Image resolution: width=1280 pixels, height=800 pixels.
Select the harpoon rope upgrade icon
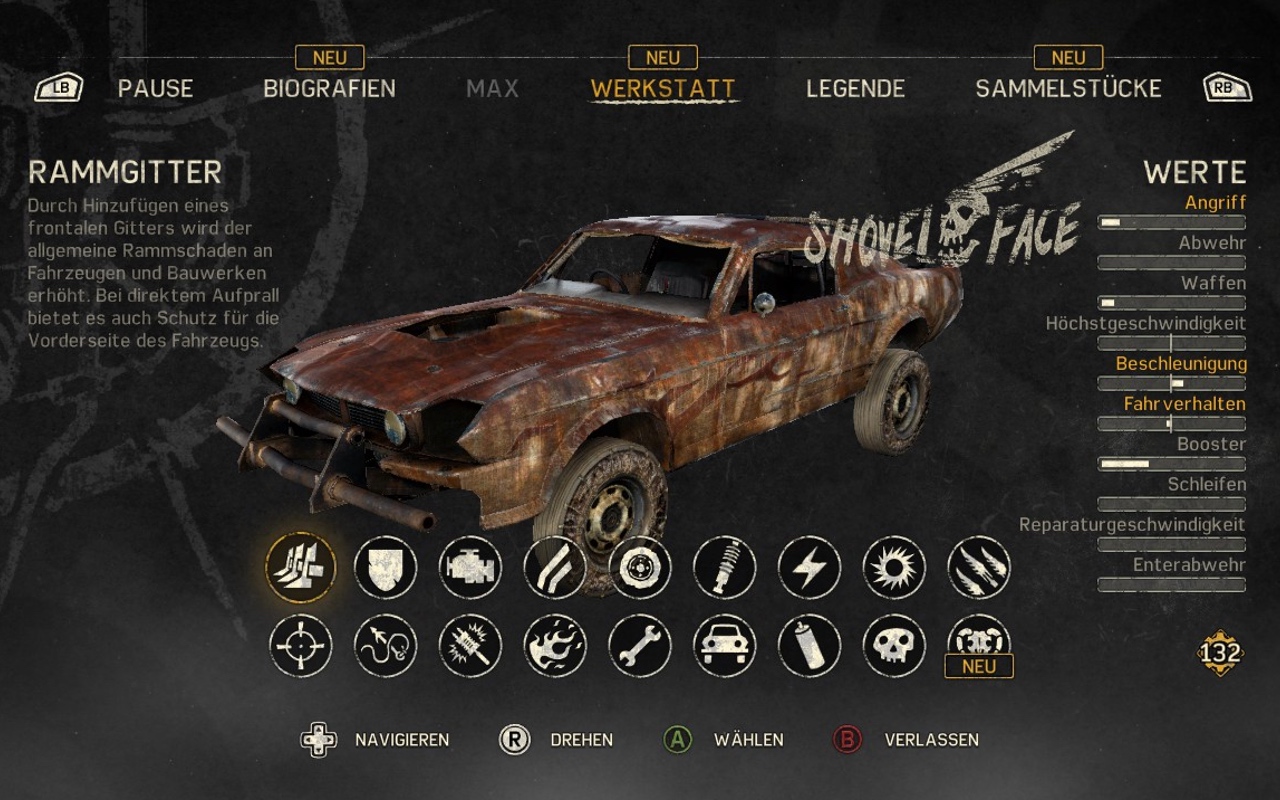(386, 645)
